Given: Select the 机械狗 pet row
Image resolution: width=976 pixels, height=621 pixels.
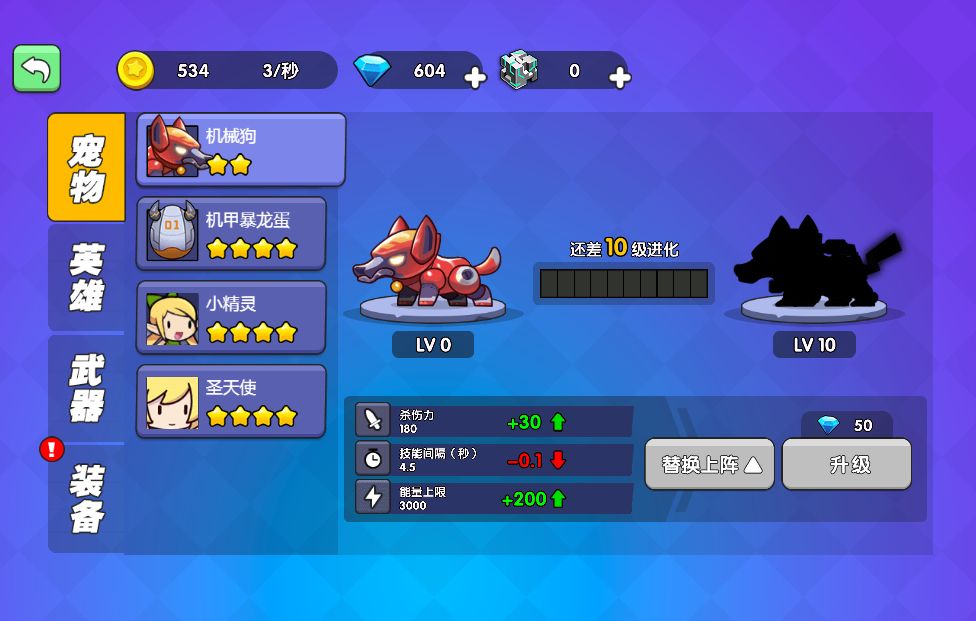Looking at the screenshot, I should (x=241, y=149).
